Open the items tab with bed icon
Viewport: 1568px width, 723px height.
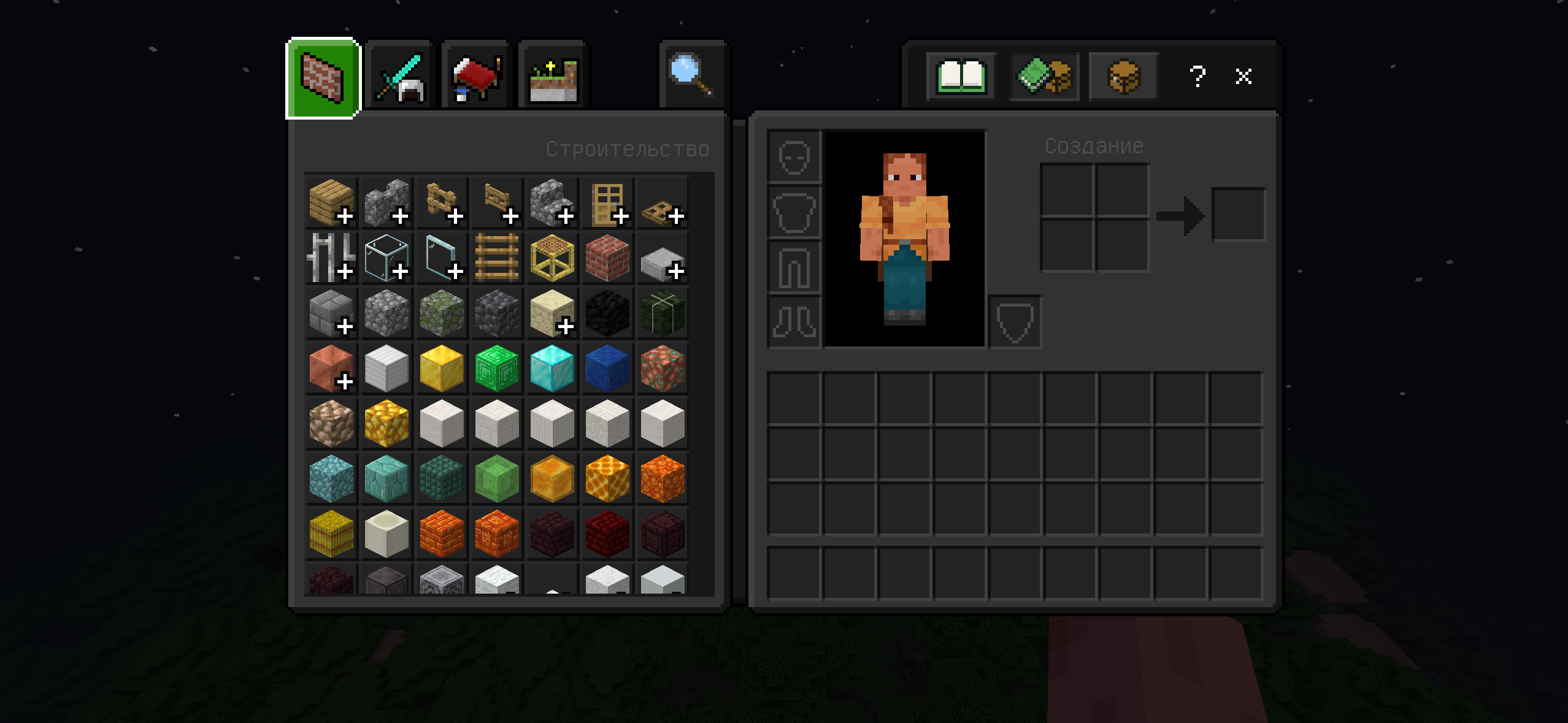[x=476, y=74]
